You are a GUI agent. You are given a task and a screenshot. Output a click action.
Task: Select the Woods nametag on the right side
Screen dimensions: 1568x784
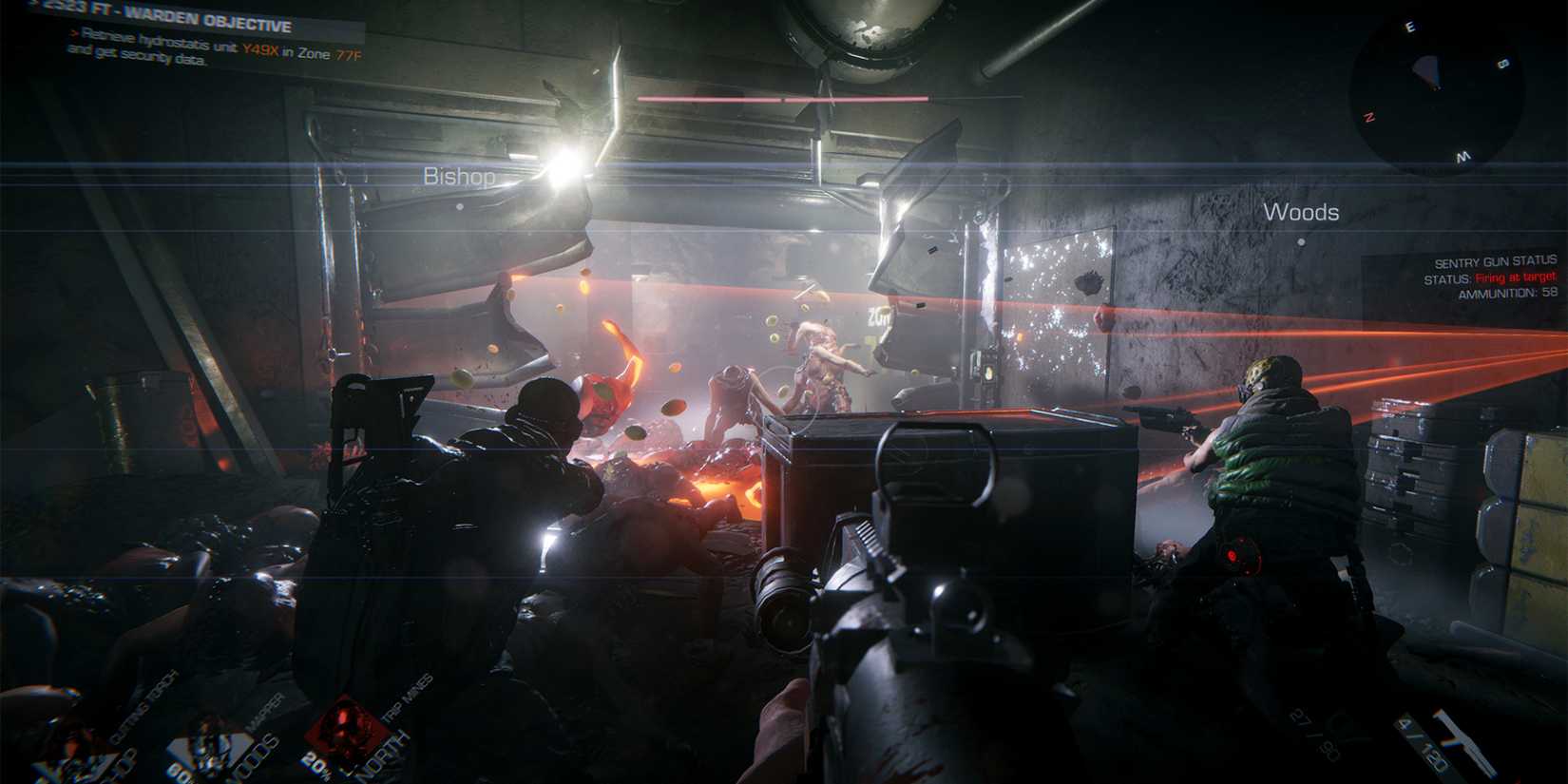1303,213
